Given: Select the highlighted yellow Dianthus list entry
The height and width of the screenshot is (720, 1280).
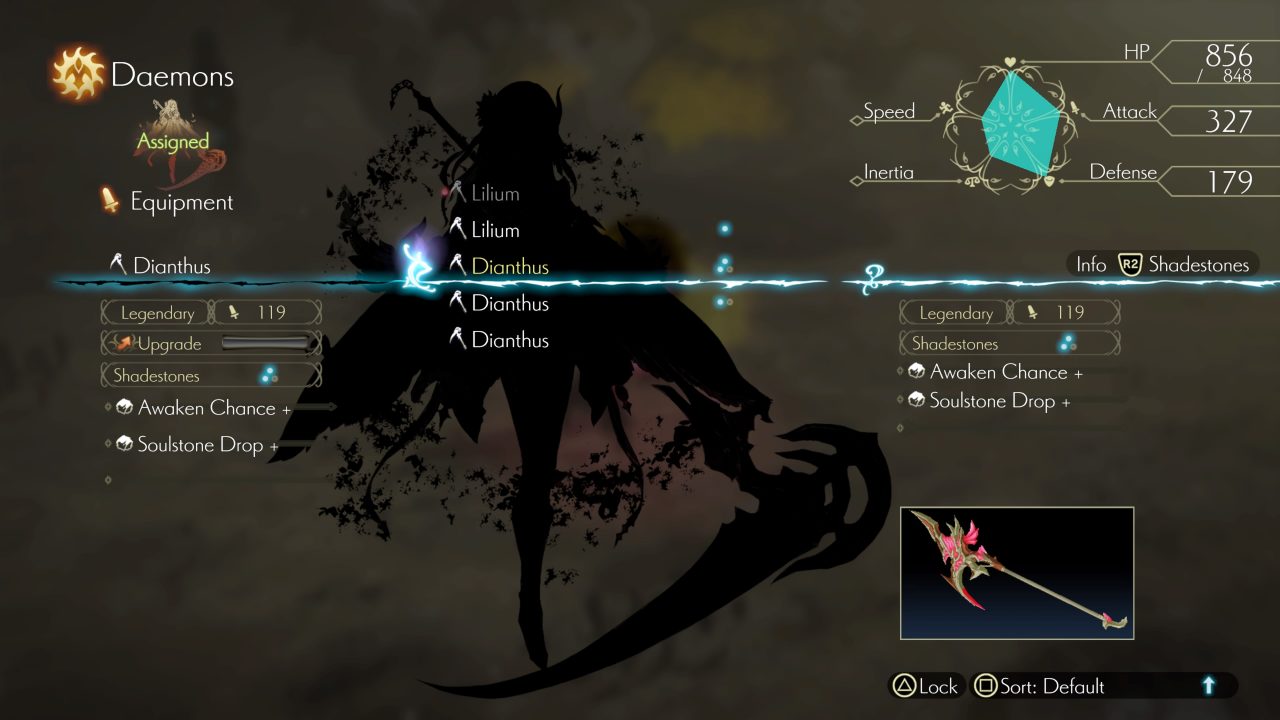Looking at the screenshot, I should [x=509, y=267].
